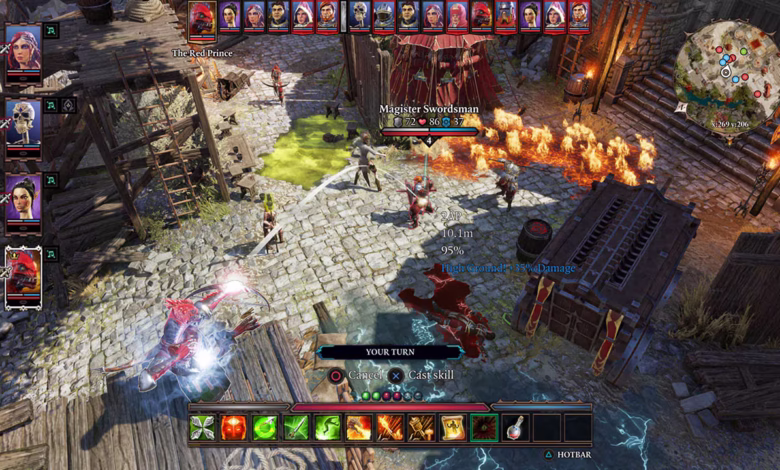Click the skull portrait in turn order
The width and height of the screenshot is (780, 470).
pyautogui.click(x=361, y=16)
